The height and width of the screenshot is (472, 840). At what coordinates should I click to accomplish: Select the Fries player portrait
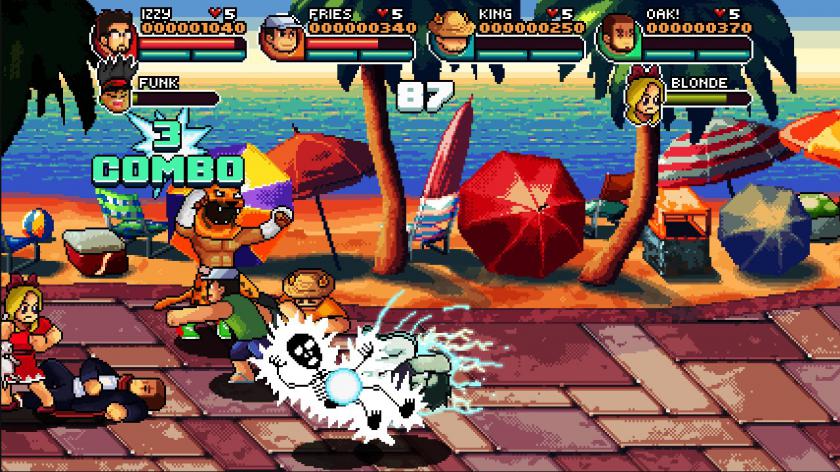click(281, 38)
